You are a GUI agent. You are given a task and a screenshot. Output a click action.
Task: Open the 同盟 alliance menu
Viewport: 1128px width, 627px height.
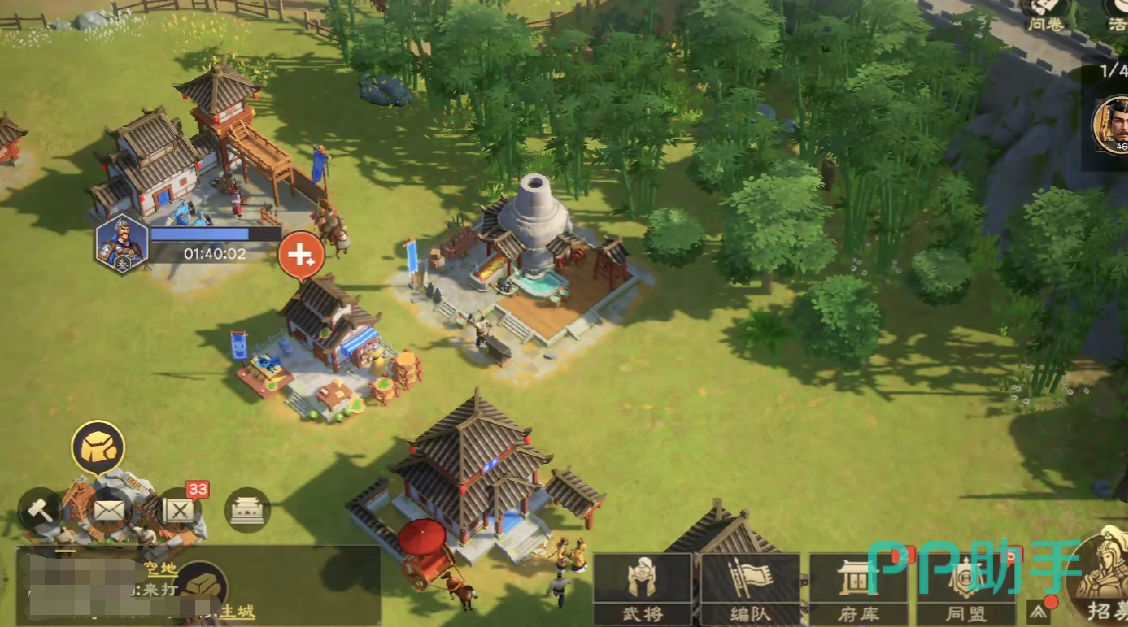coord(966,587)
